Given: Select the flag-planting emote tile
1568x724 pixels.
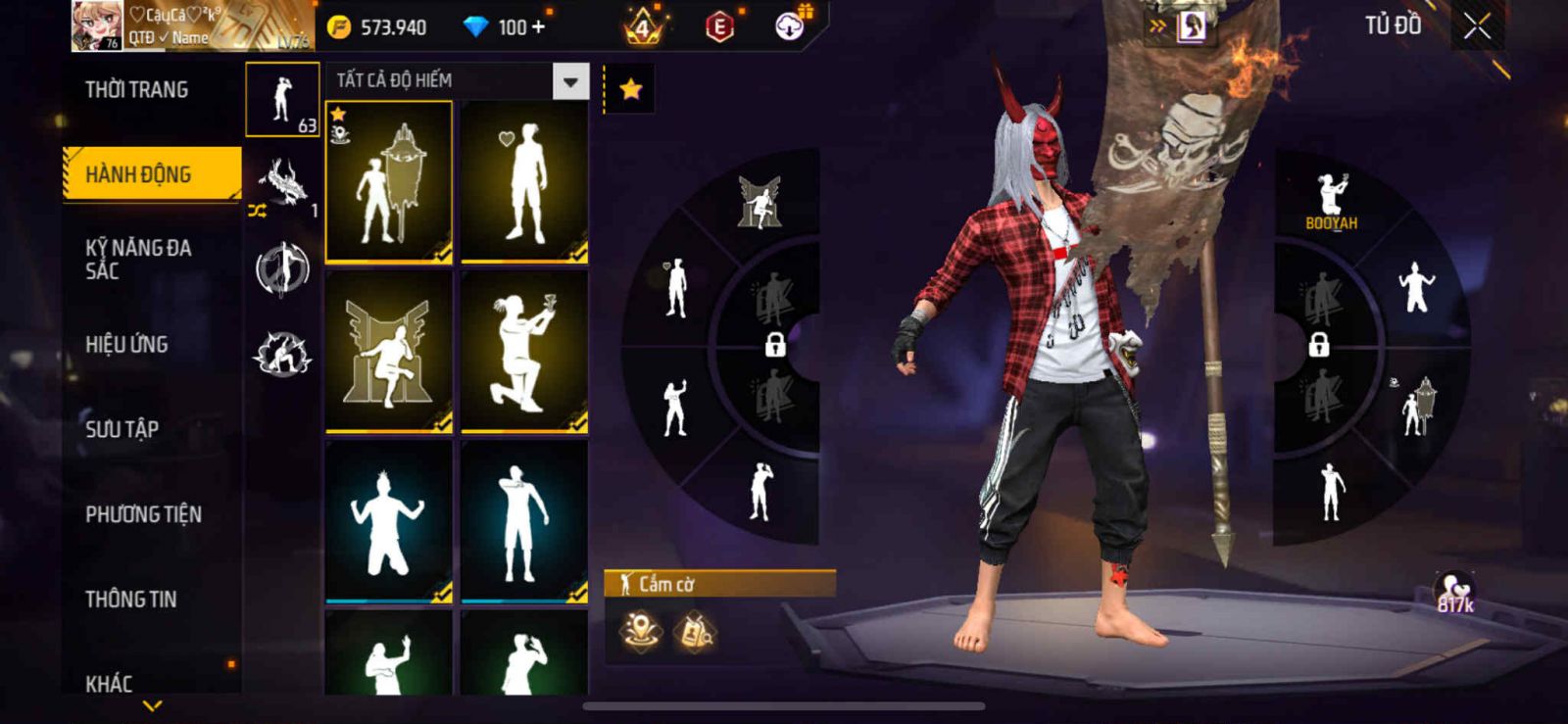Looking at the screenshot, I should 389,182.
